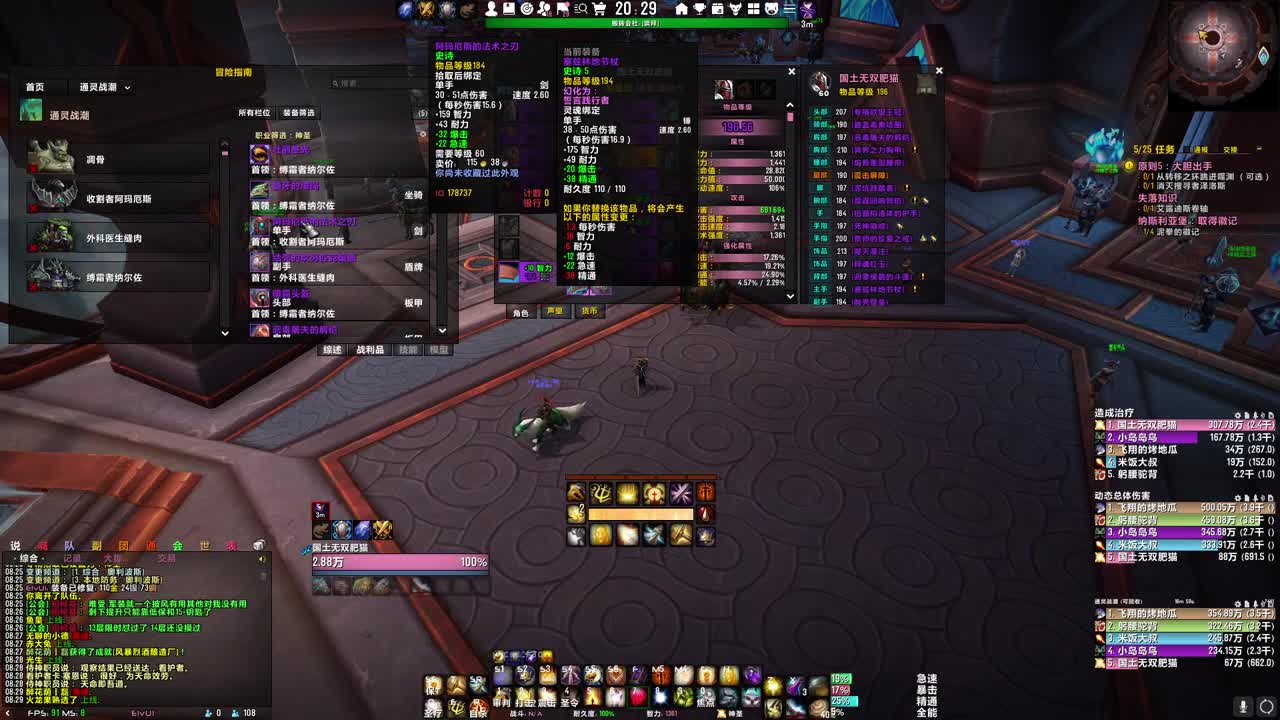Open the 装备筛选 gear filter dropdown

tap(299, 113)
